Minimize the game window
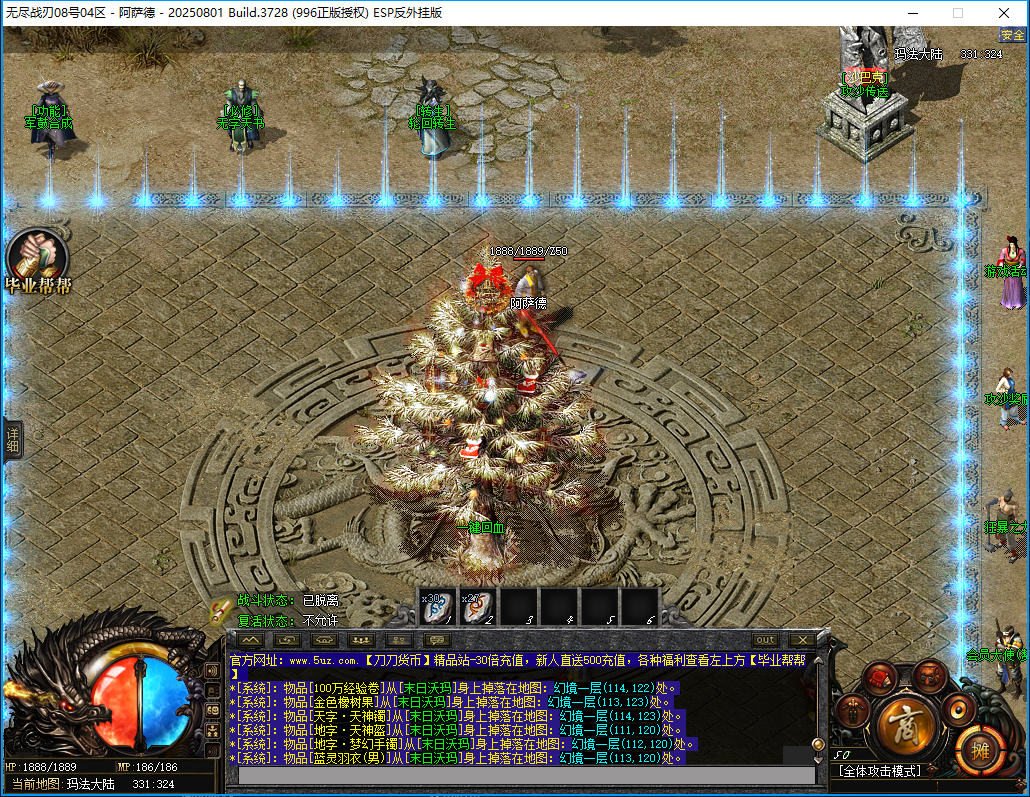Image resolution: width=1030 pixels, height=797 pixels. (911, 13)
